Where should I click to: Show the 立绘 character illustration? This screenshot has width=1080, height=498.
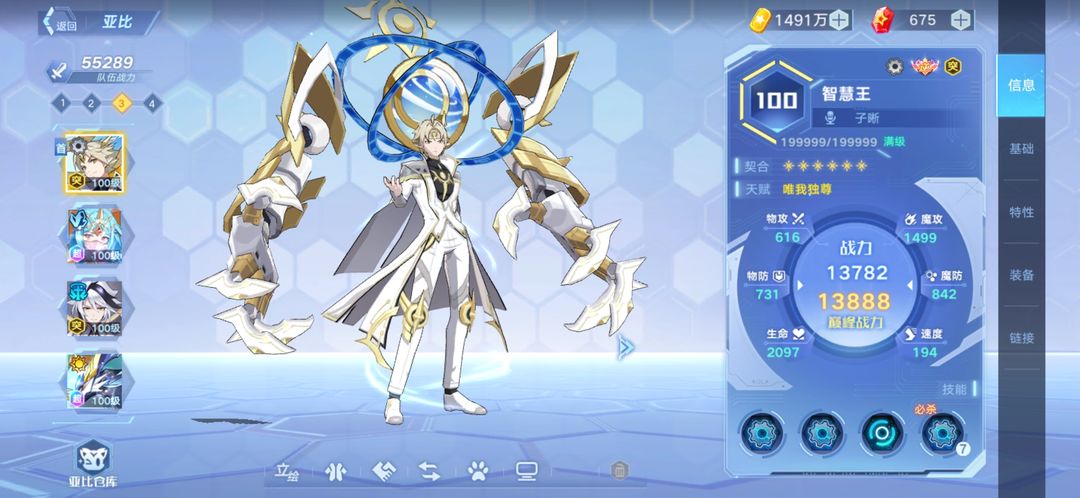coord(287,470)
